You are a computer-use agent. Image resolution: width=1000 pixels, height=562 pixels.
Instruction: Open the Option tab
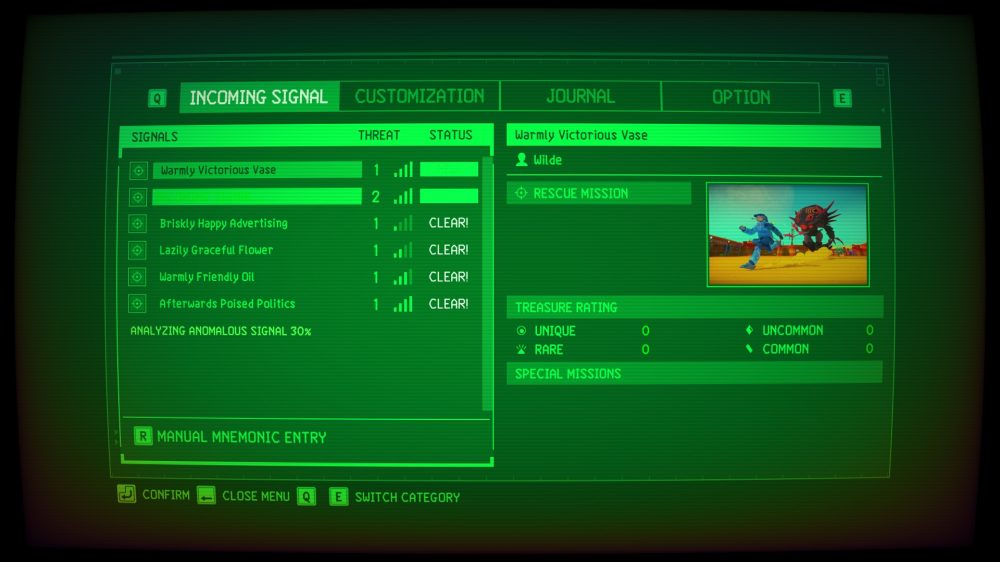point(741,97)
